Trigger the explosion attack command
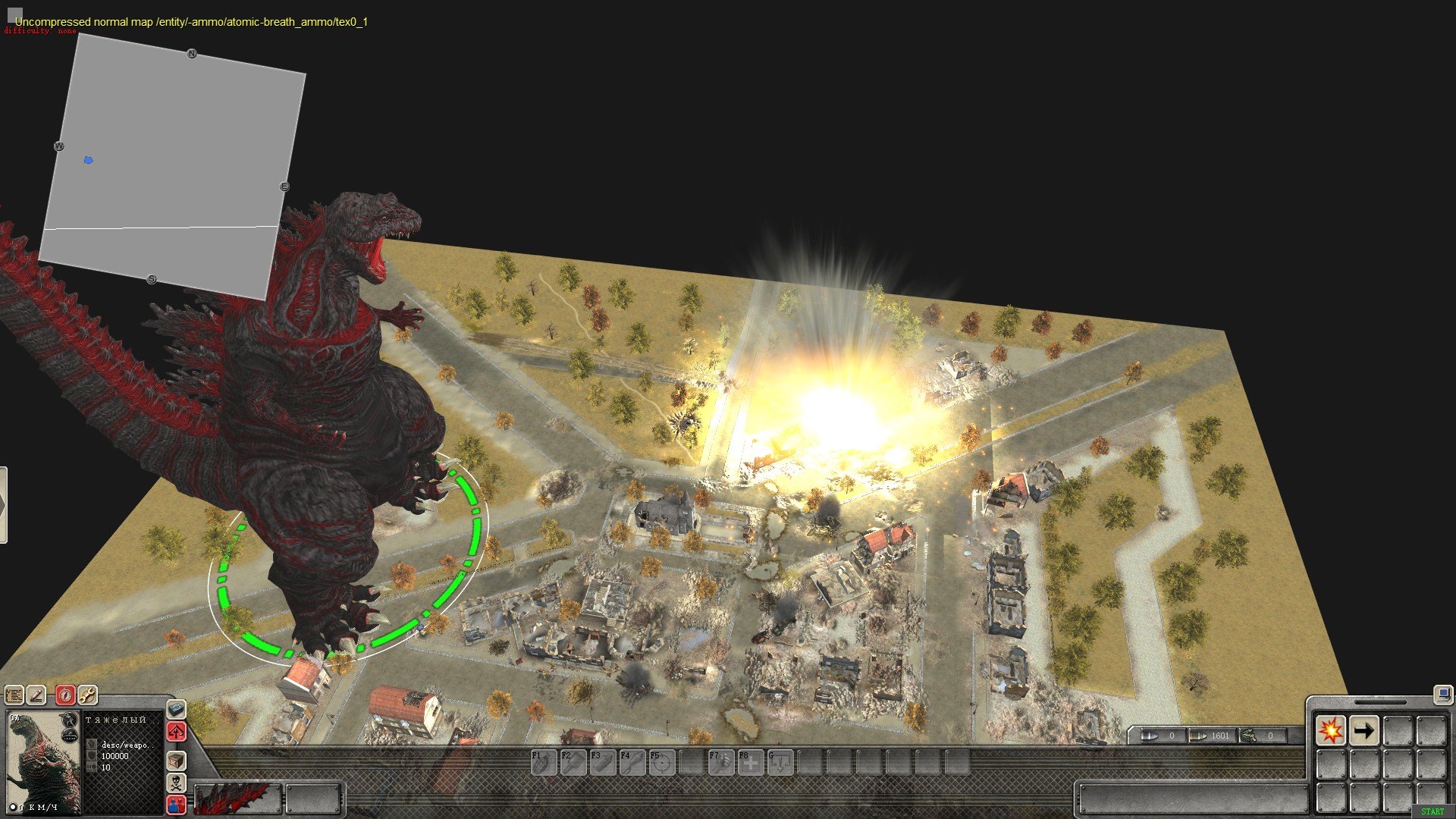Viewport: 1456px width, 819px height. pos(1330,731)
